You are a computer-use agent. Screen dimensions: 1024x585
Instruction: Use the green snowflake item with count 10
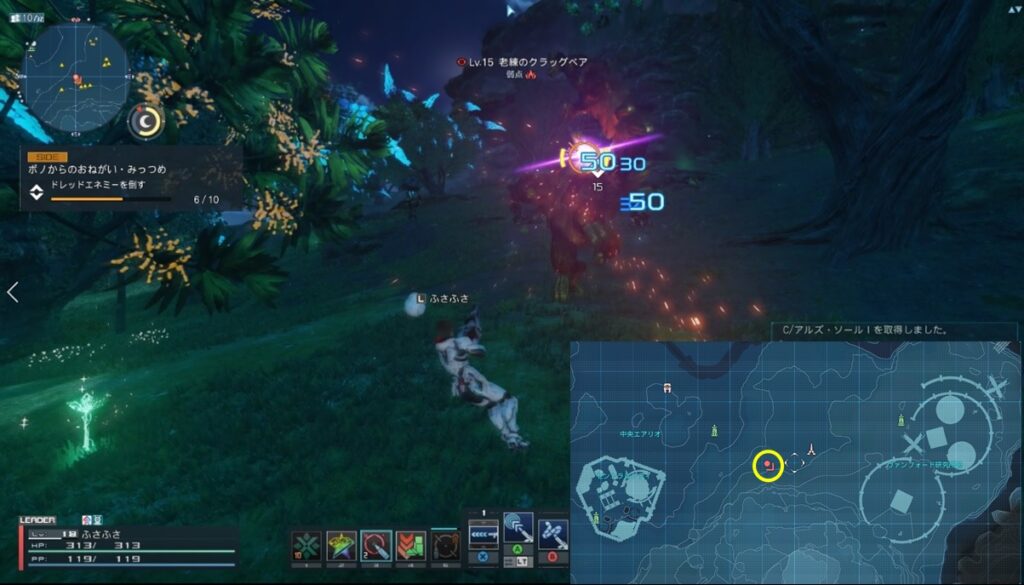[307, 547]
